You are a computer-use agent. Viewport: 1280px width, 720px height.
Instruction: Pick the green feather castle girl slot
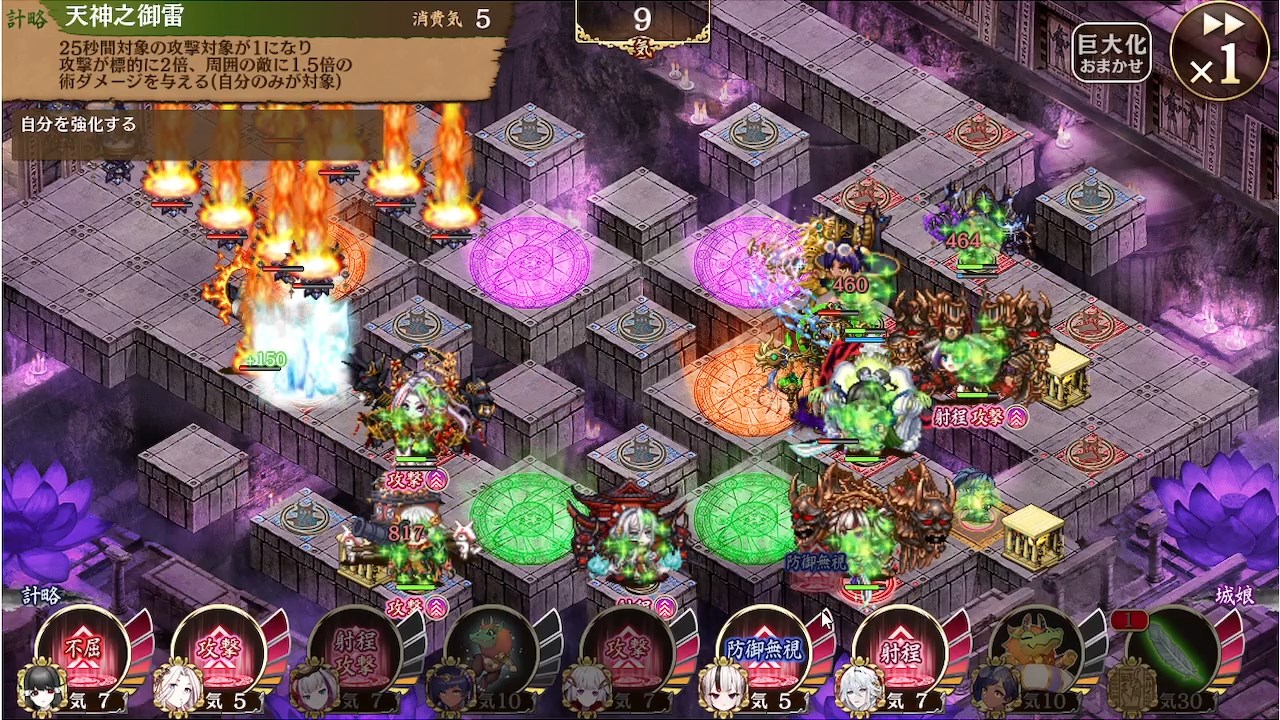[1173, 650]
